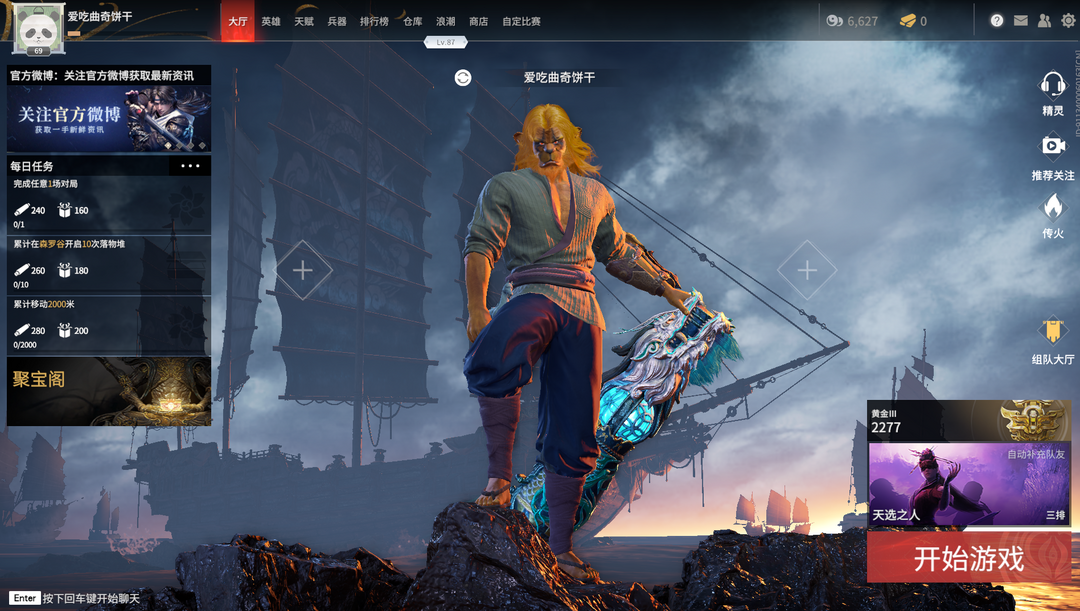This screenshot has height=611, width=1080.
Task: Switch to the 英雄 tab
Action: [271, 21]
